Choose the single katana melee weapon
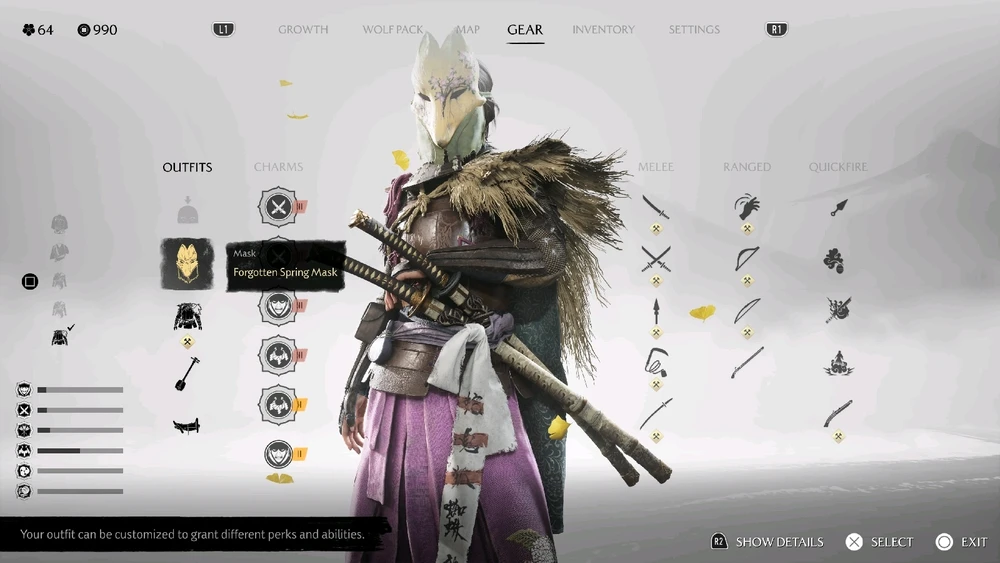Image resolution: width=1000 pixels, height=563 pixels. coord(656,207)
